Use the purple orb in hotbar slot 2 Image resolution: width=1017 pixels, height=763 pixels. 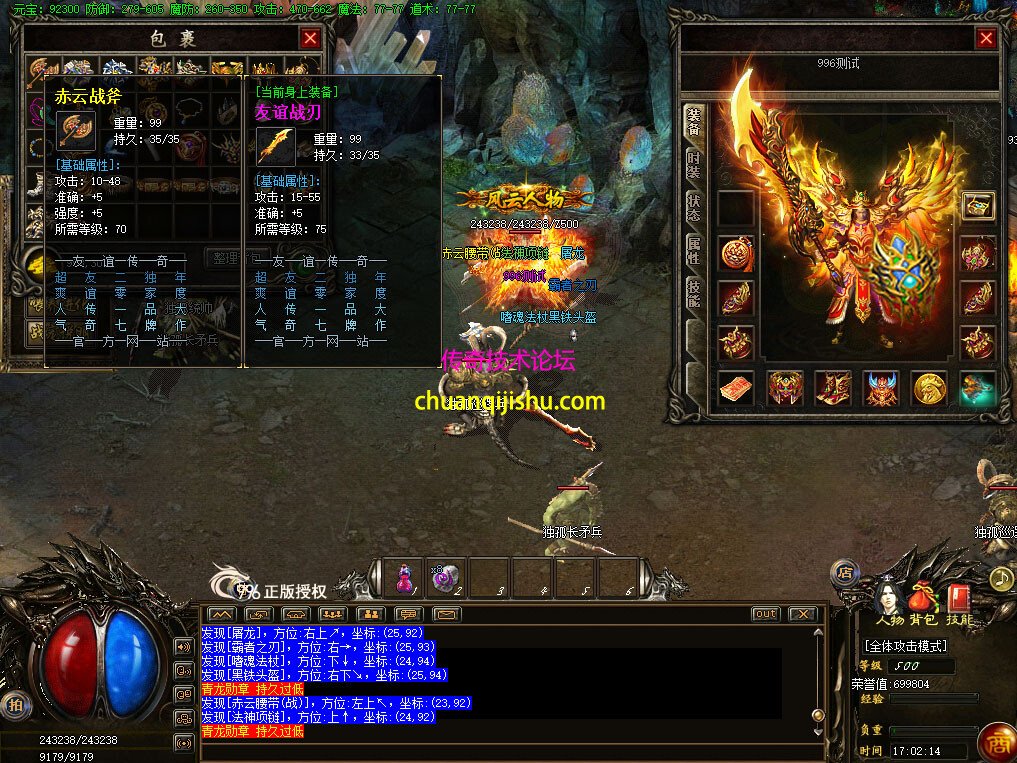445,579
